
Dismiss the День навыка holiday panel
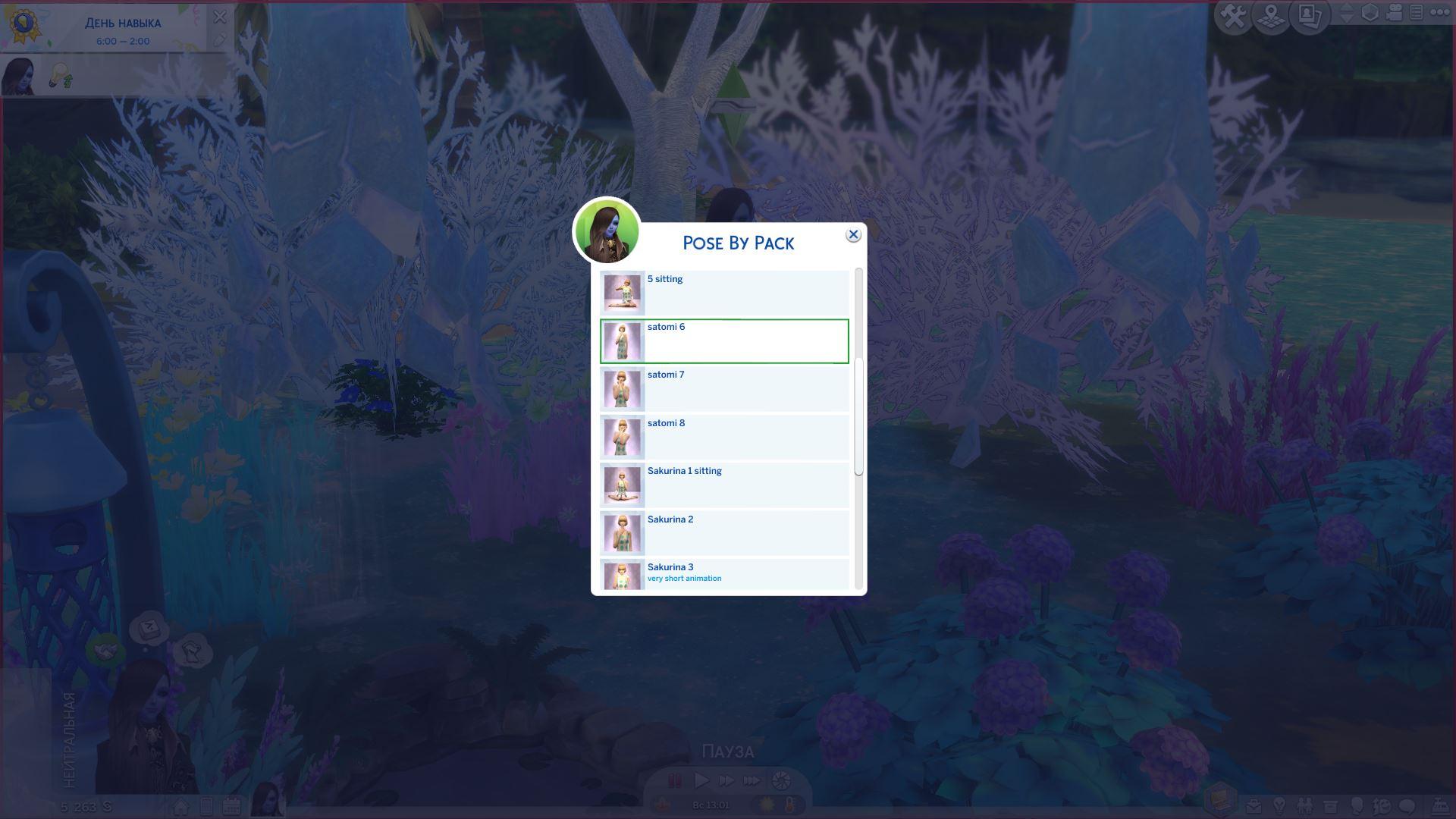click(220, 17)
